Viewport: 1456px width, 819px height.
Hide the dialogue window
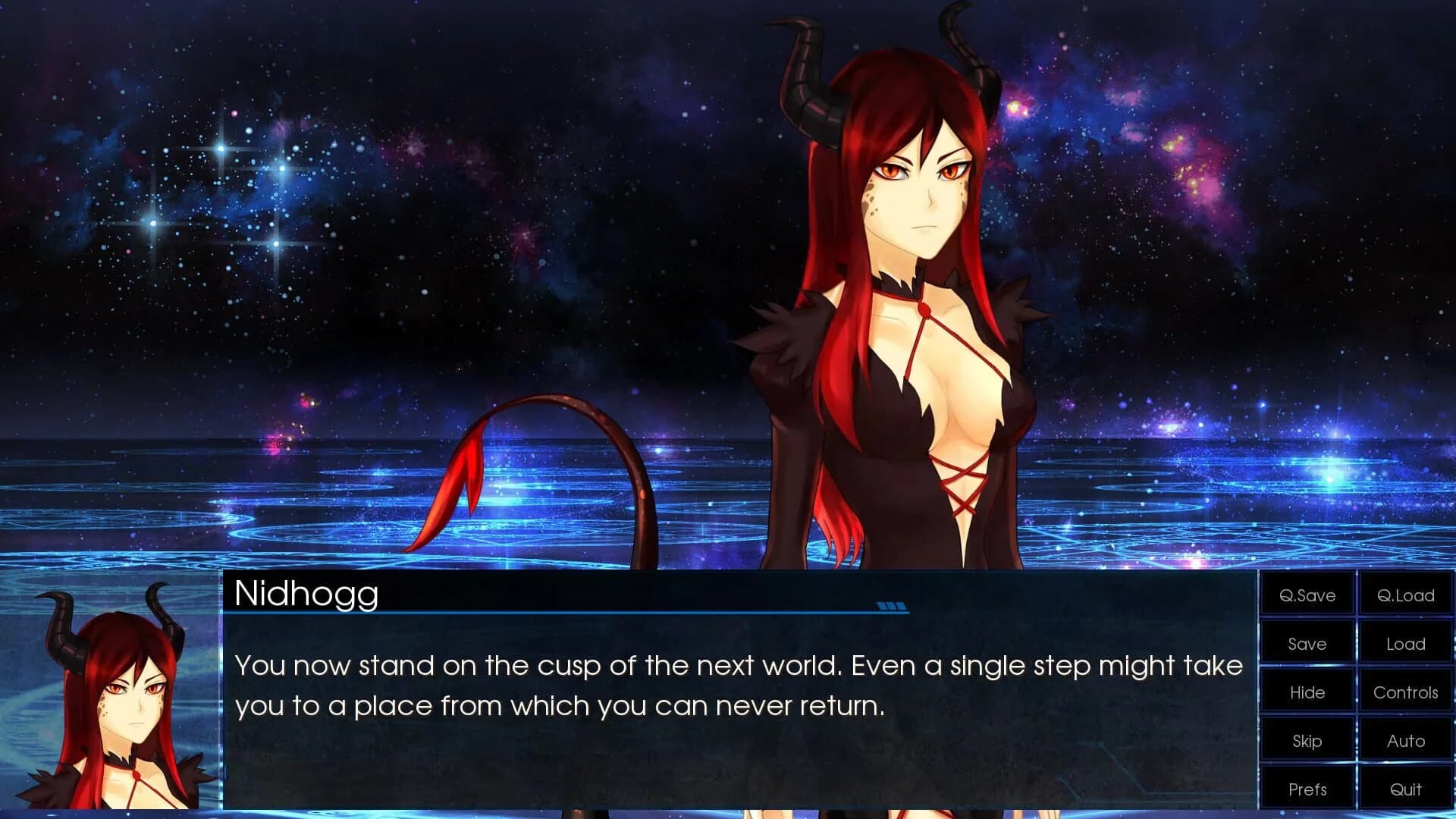tap(1306, 692)
